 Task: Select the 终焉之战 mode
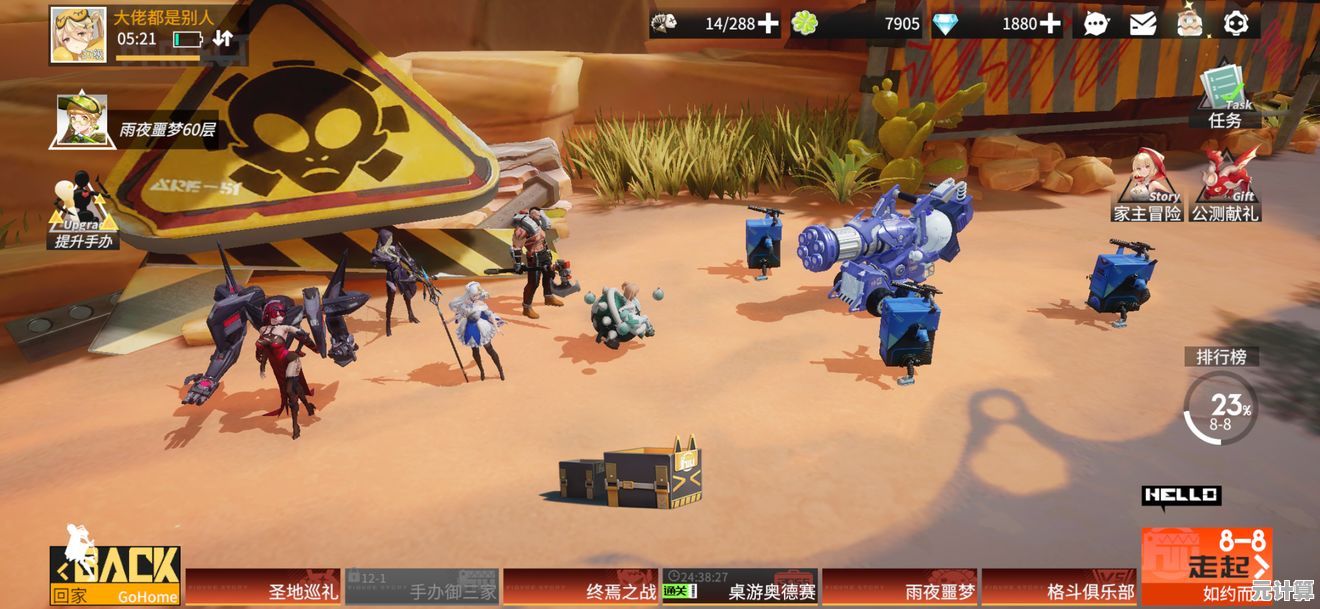pos(581,587)
